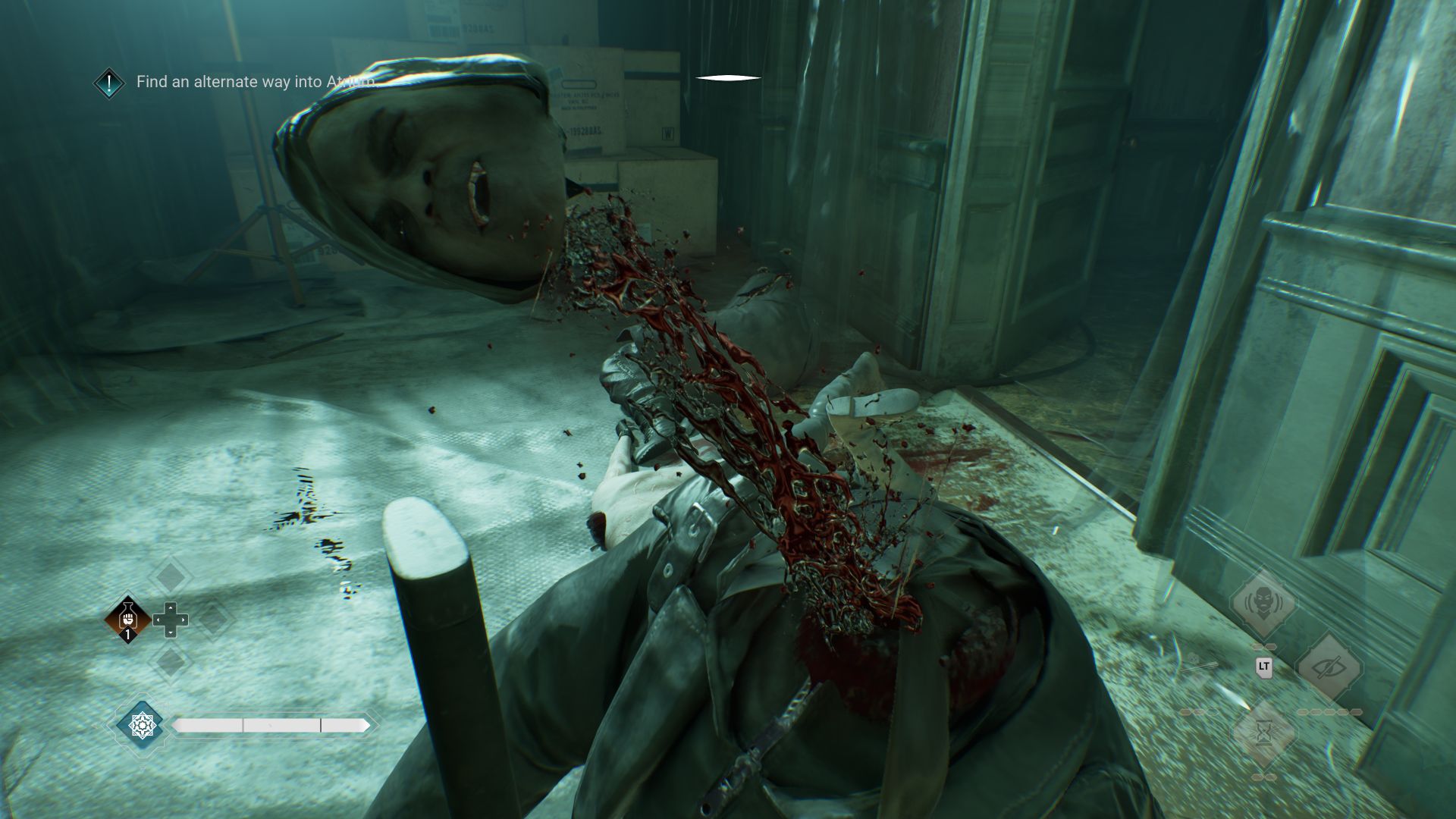Select the fist potion elixir slot
Screen dimensions: 1456x819
(x=127, y=619)
